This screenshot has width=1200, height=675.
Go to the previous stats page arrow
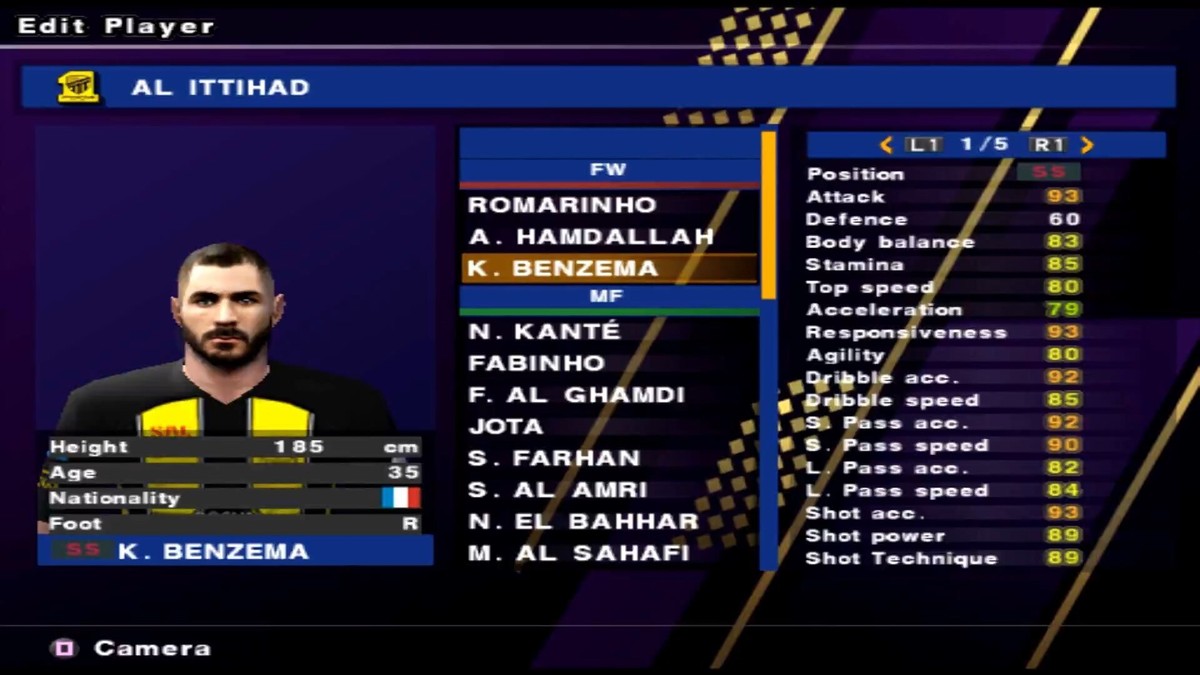click(x=886, y=145)
